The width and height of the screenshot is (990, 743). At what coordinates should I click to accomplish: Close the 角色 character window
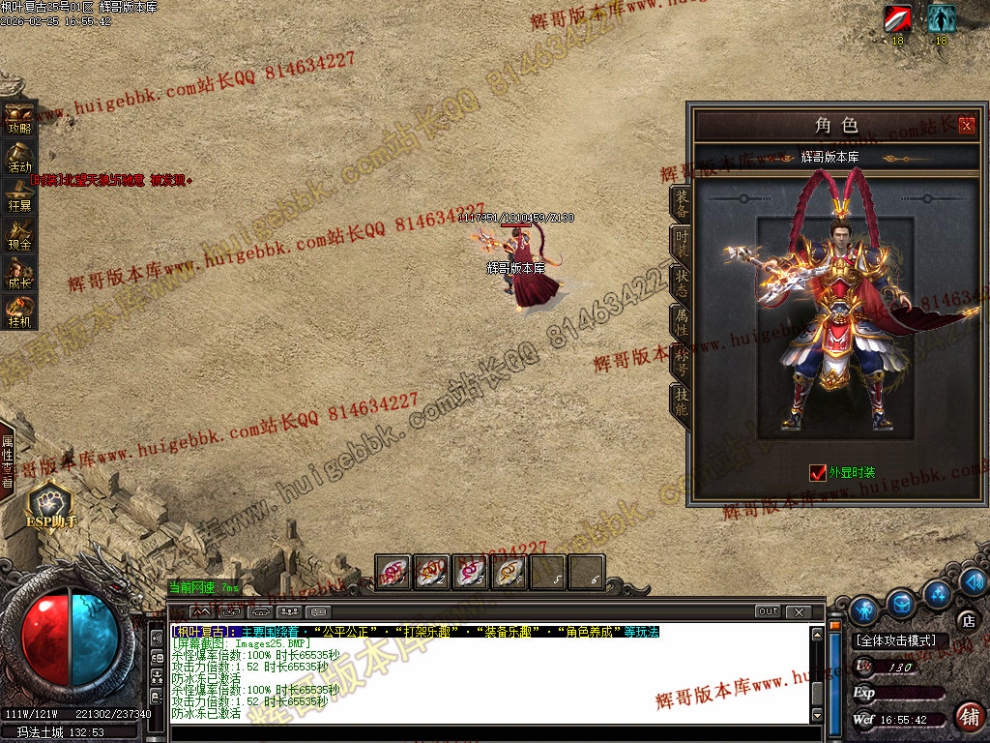966,125
